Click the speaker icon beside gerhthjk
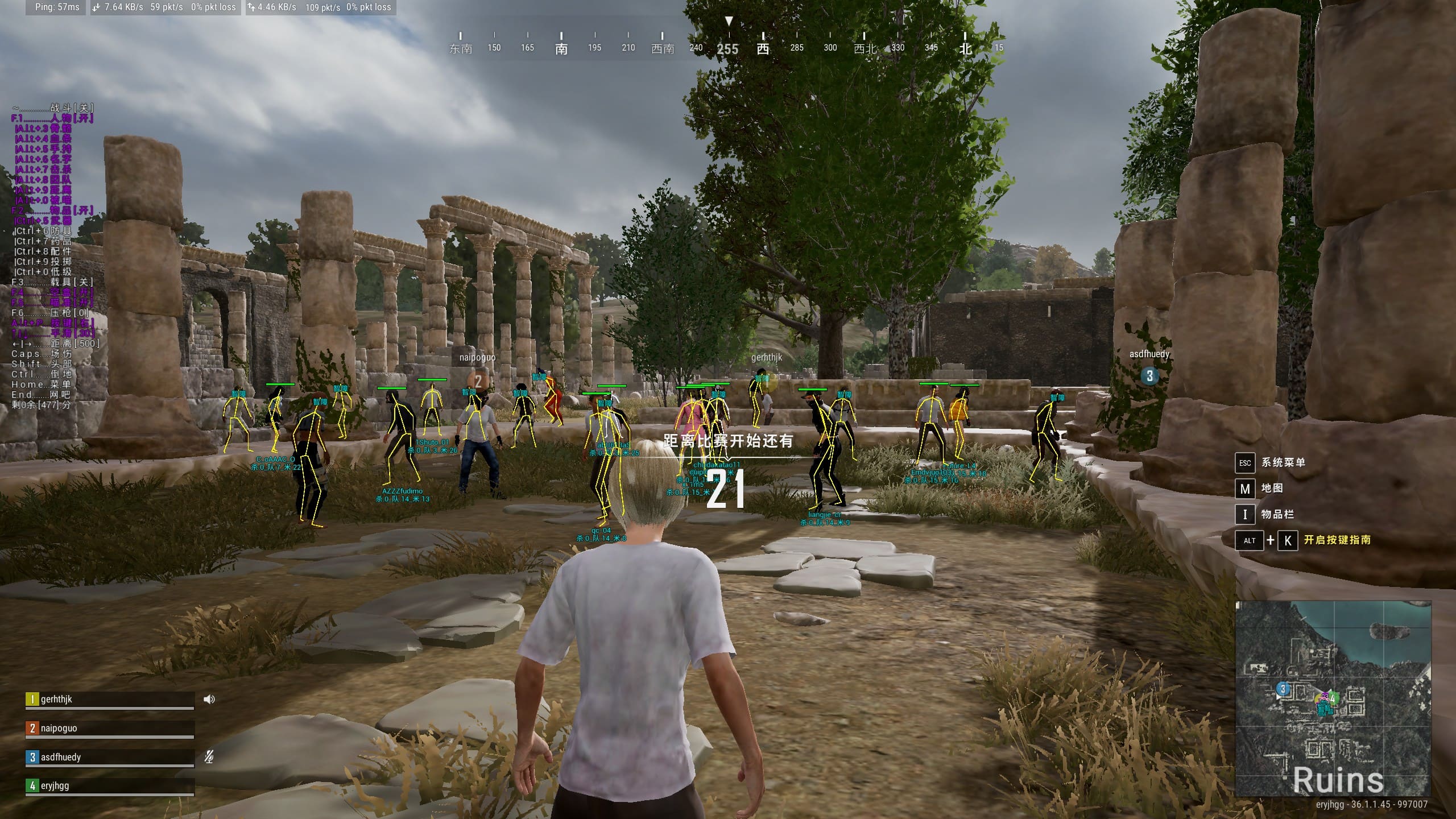 click(209, 700)
